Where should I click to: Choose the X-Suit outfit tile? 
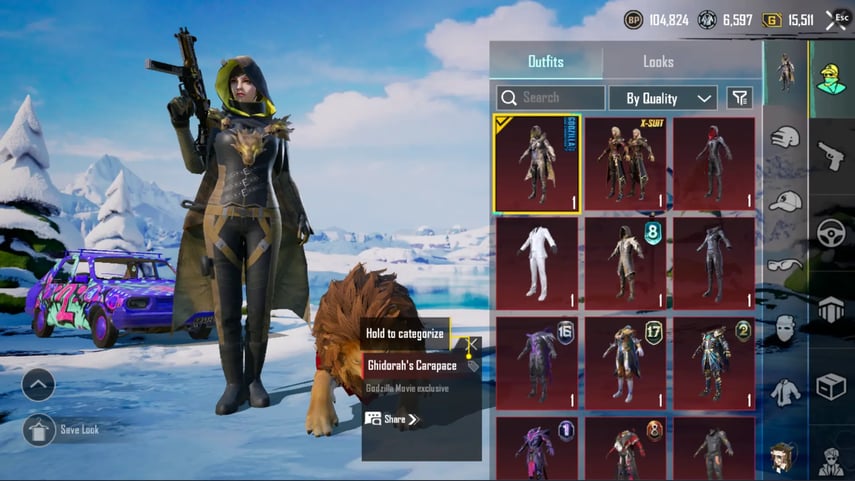pyautogui.click(x=625, y=163)
